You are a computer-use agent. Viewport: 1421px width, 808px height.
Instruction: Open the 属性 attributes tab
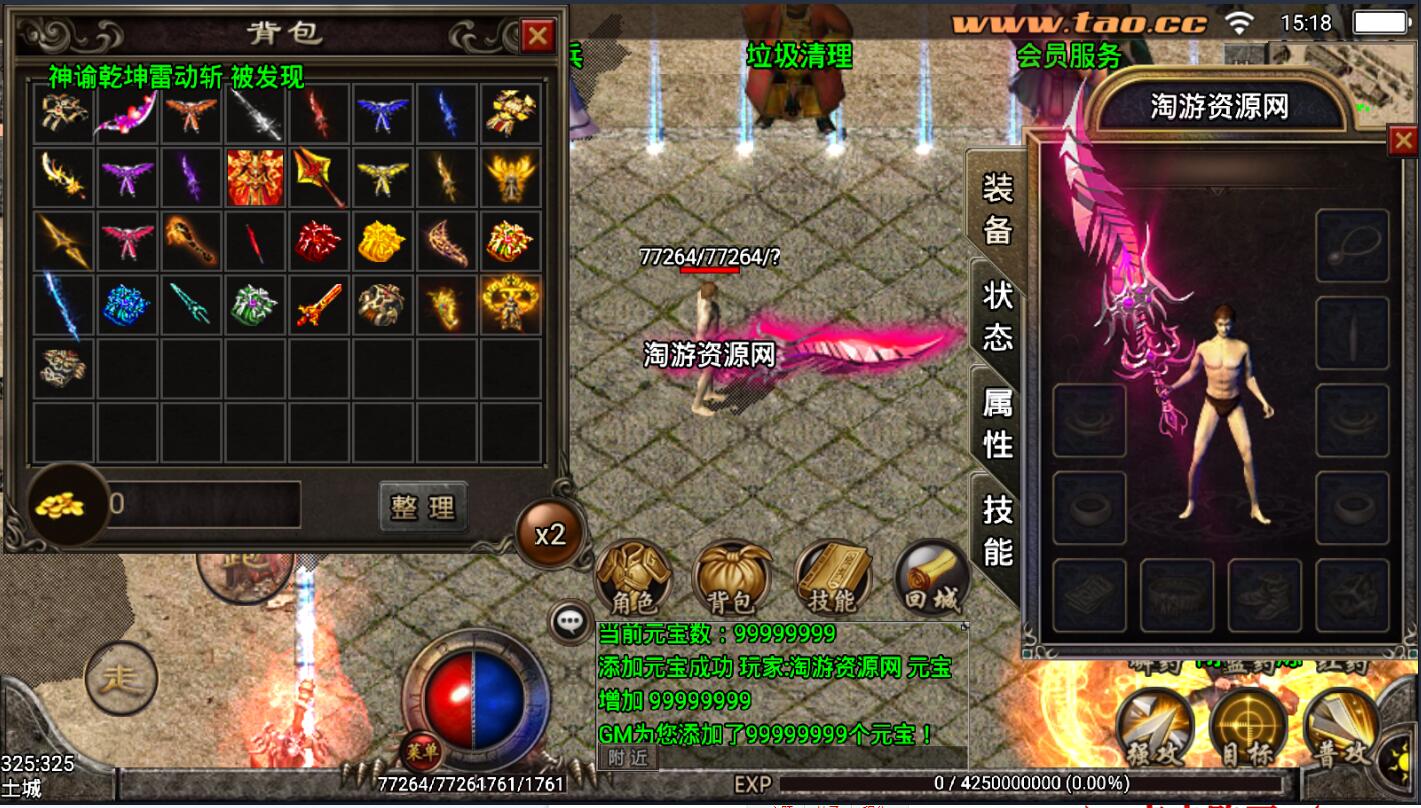click(997, 422)
